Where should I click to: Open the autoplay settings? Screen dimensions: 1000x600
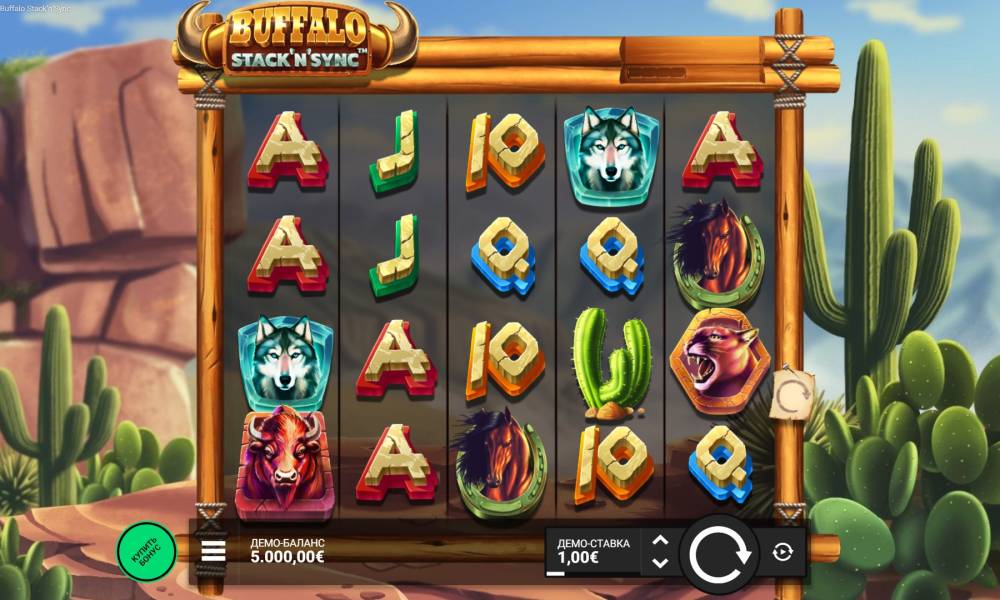(782, 552)
